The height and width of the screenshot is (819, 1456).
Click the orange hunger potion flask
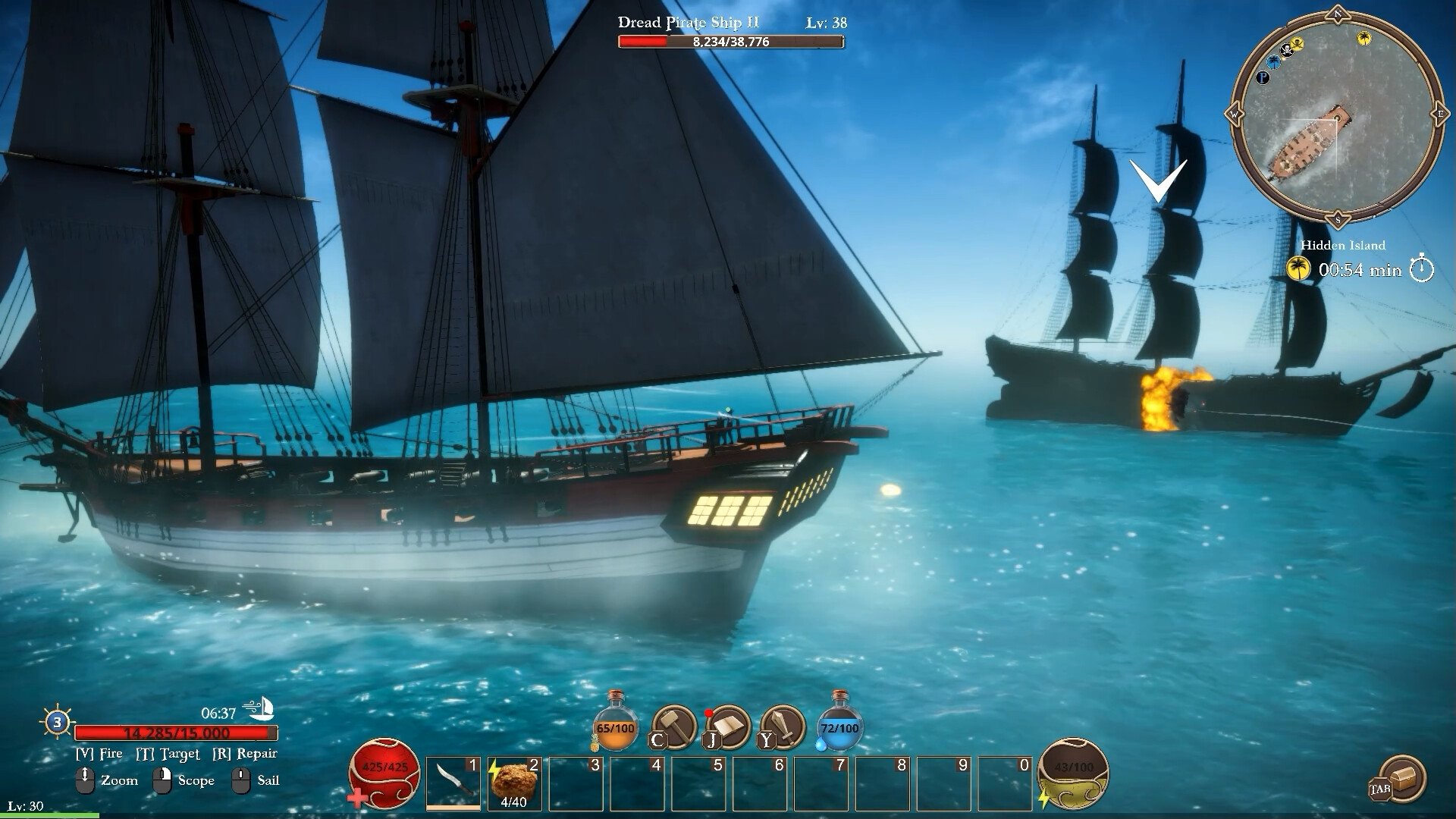[615, 723]
